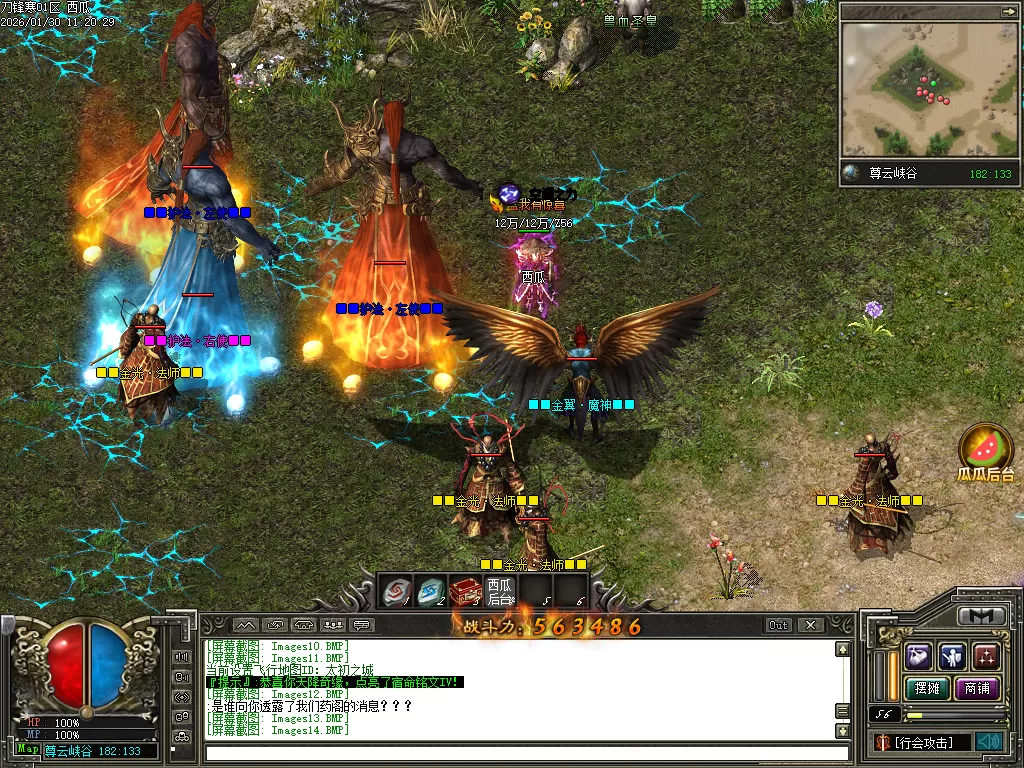Open the red treasure chest in slot 3
This screenshot has height=768, width=1024.
coord(465,591)
